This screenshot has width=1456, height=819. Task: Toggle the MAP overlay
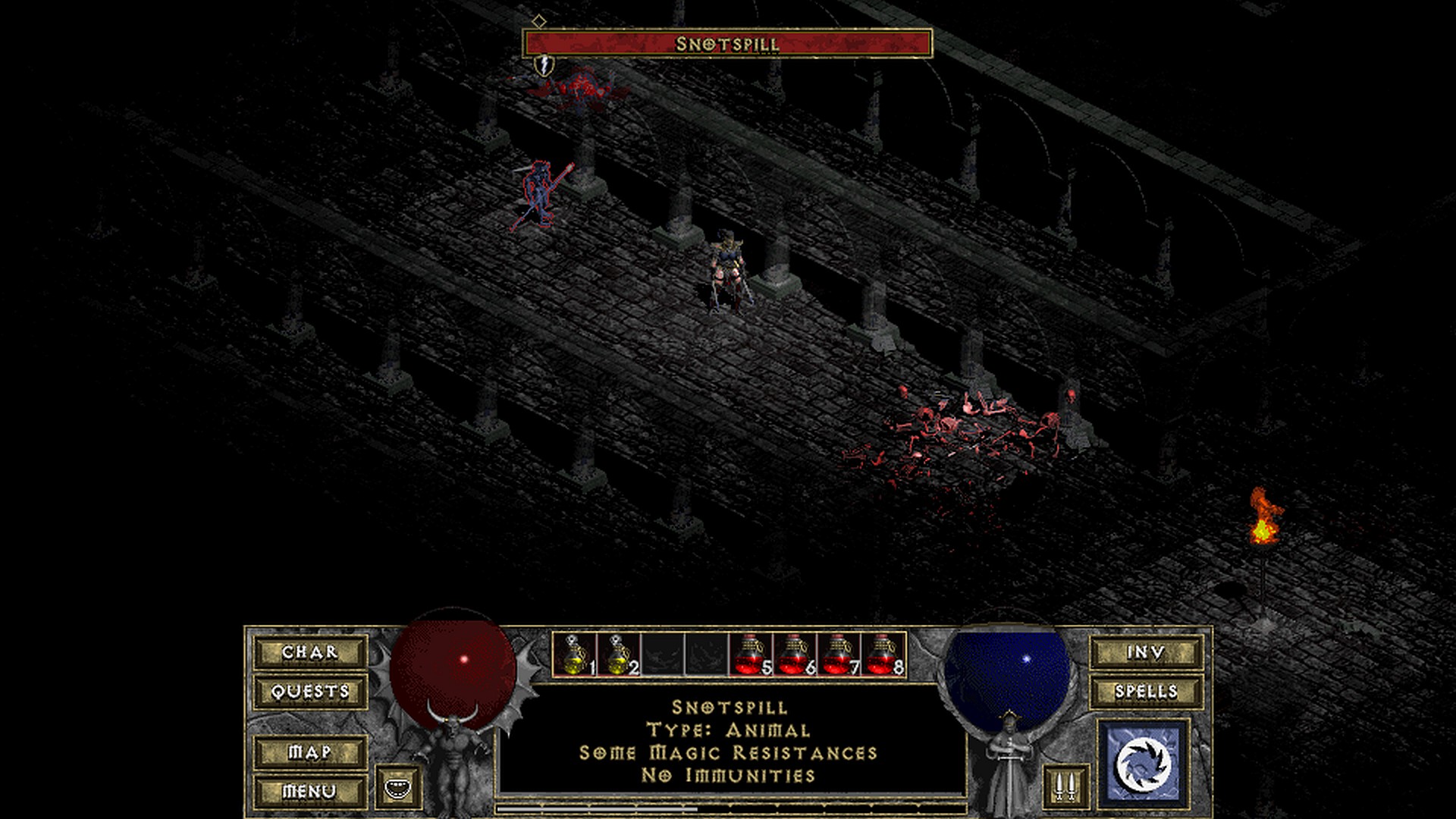coord(310,752)
